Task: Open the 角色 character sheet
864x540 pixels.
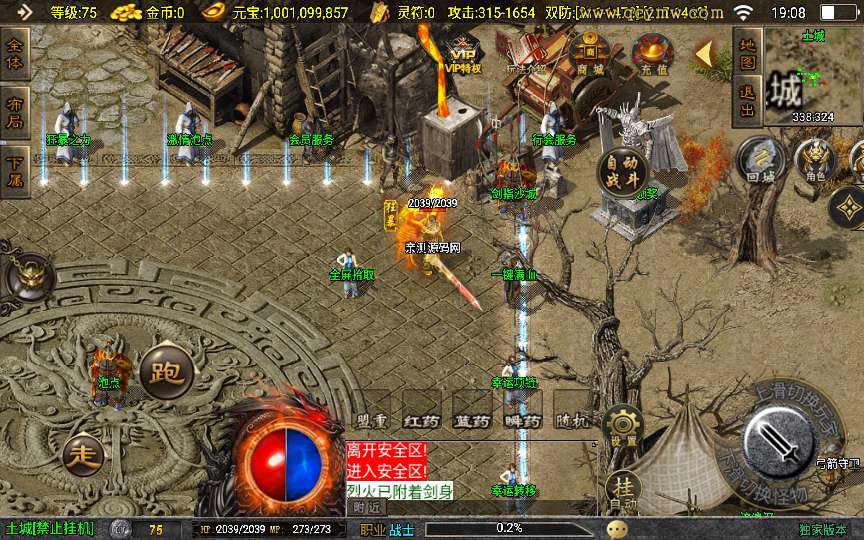Action: coord(814,160)
